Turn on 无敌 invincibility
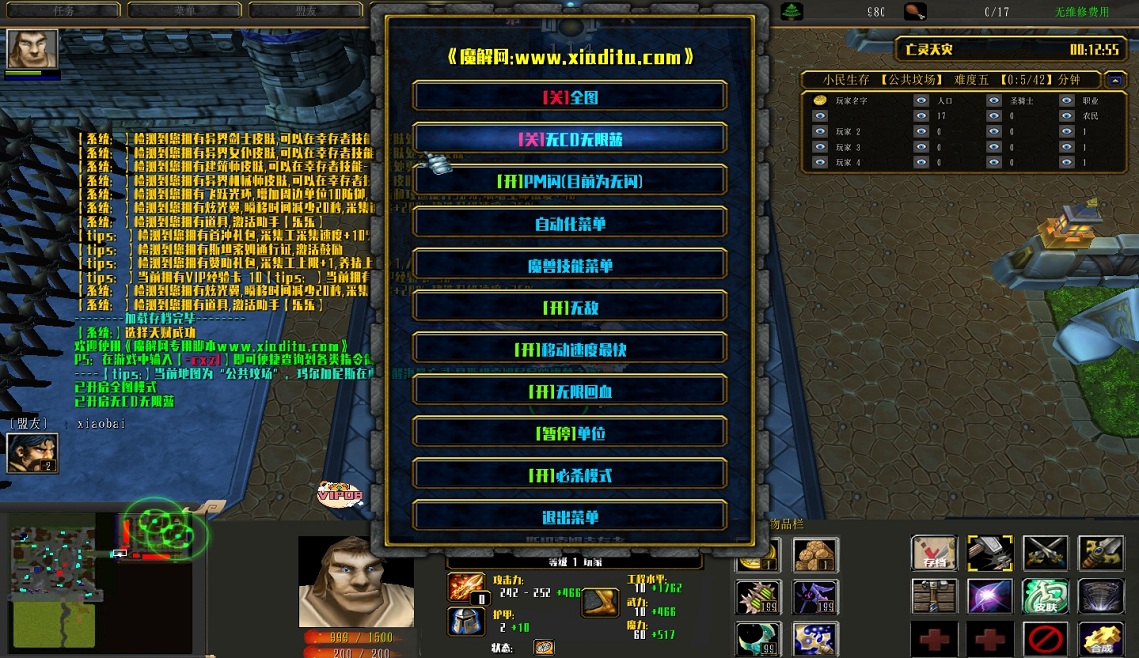Image resolution: width=1139 pixels, height=658 pixels. 569,308
